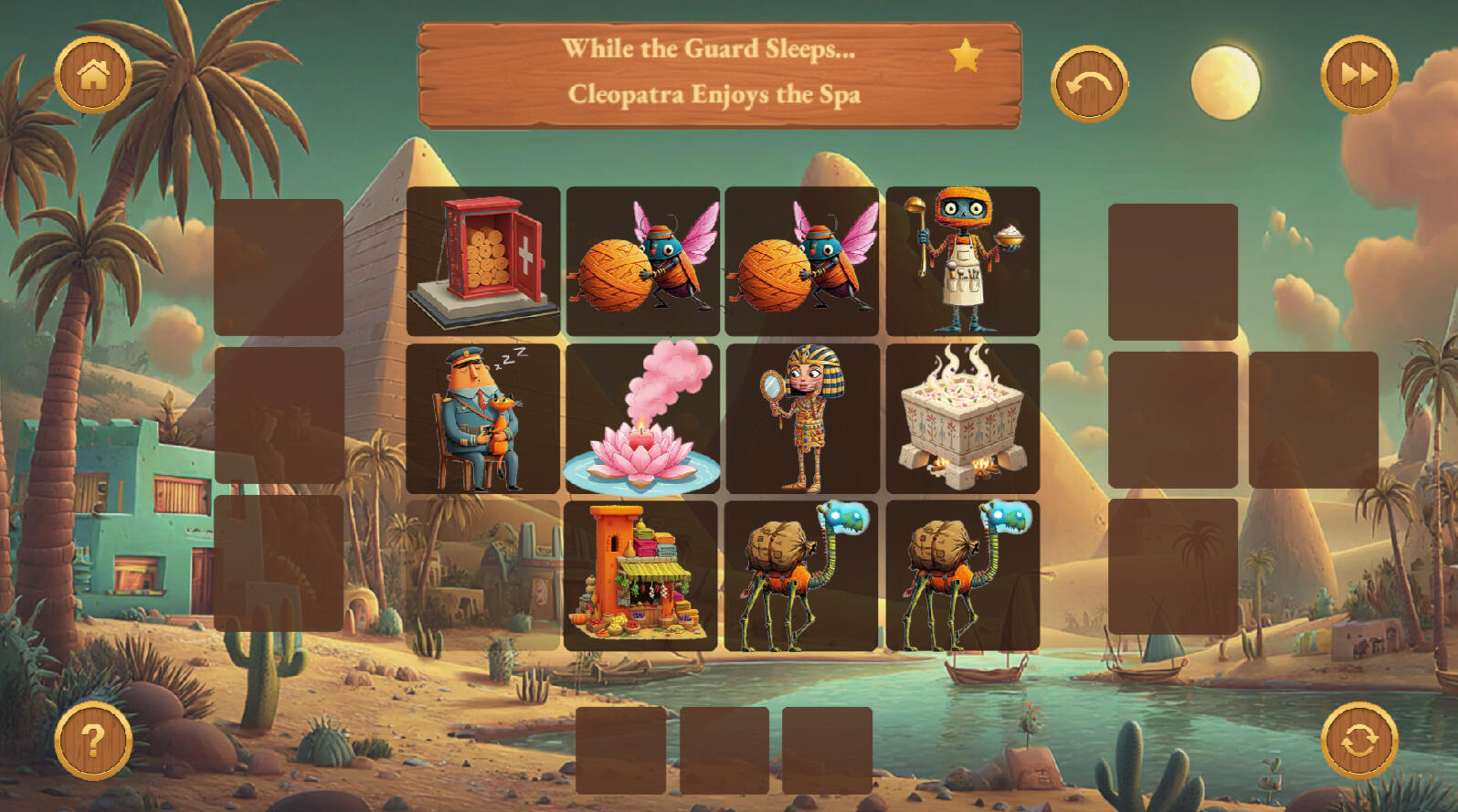
Task: Choose the sleeping guard tile
Action: (x=483, y=419)
